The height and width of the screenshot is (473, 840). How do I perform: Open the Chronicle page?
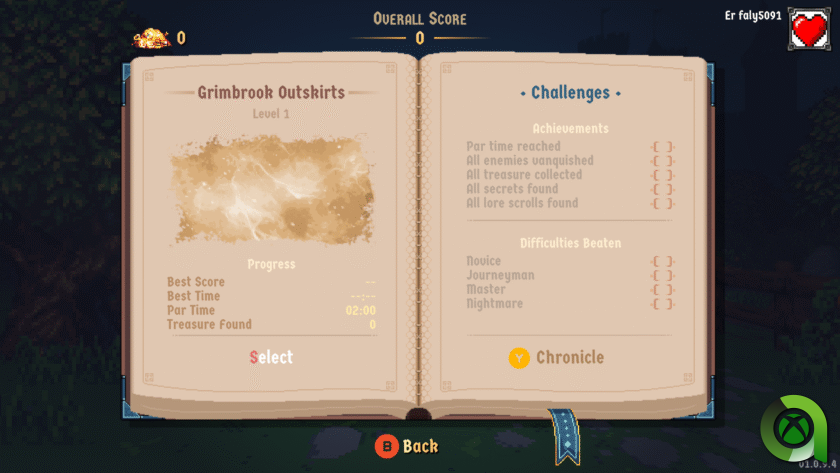[x=556, y=357]
